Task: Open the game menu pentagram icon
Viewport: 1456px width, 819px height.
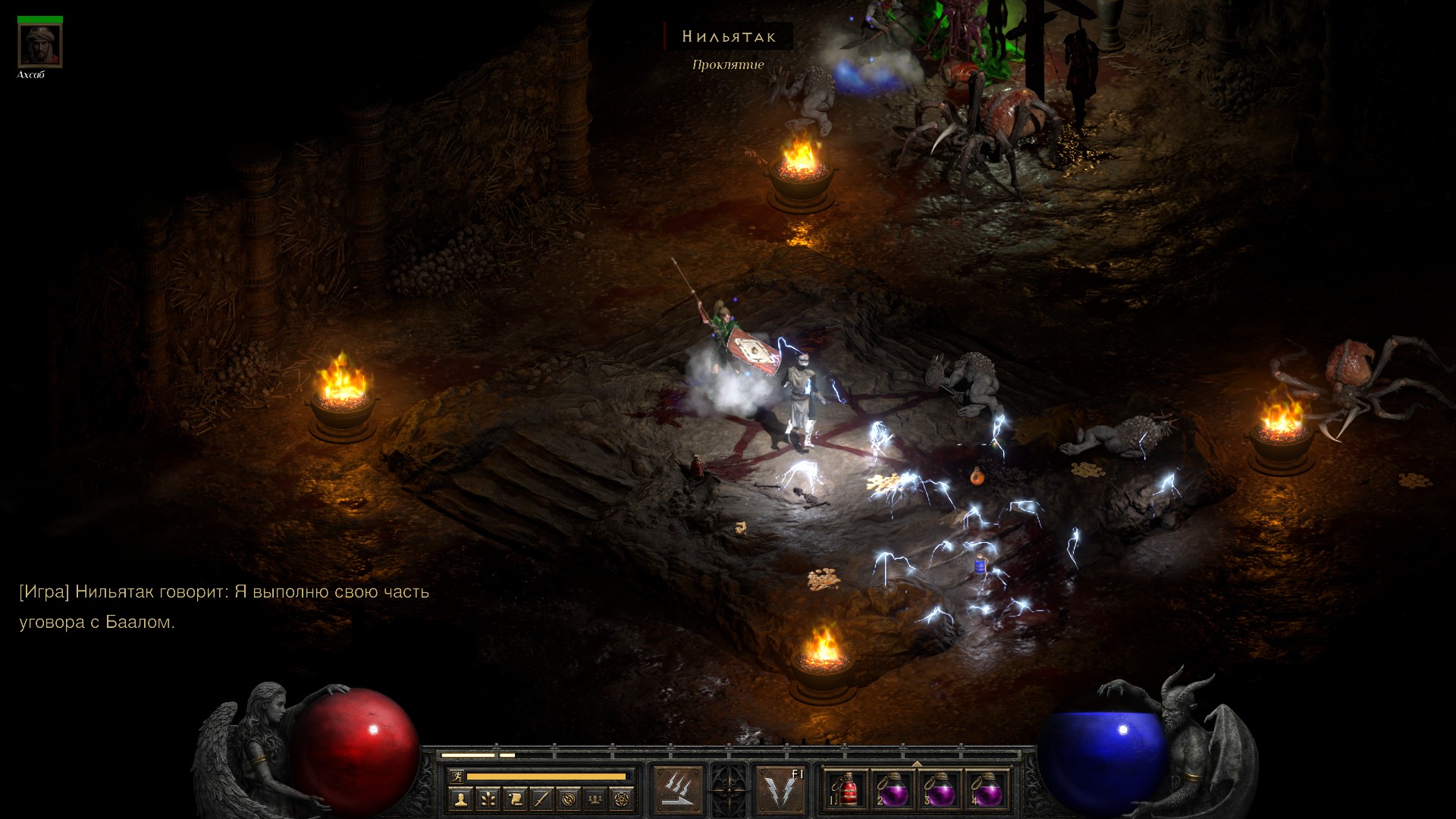Action: pos(623,799)
